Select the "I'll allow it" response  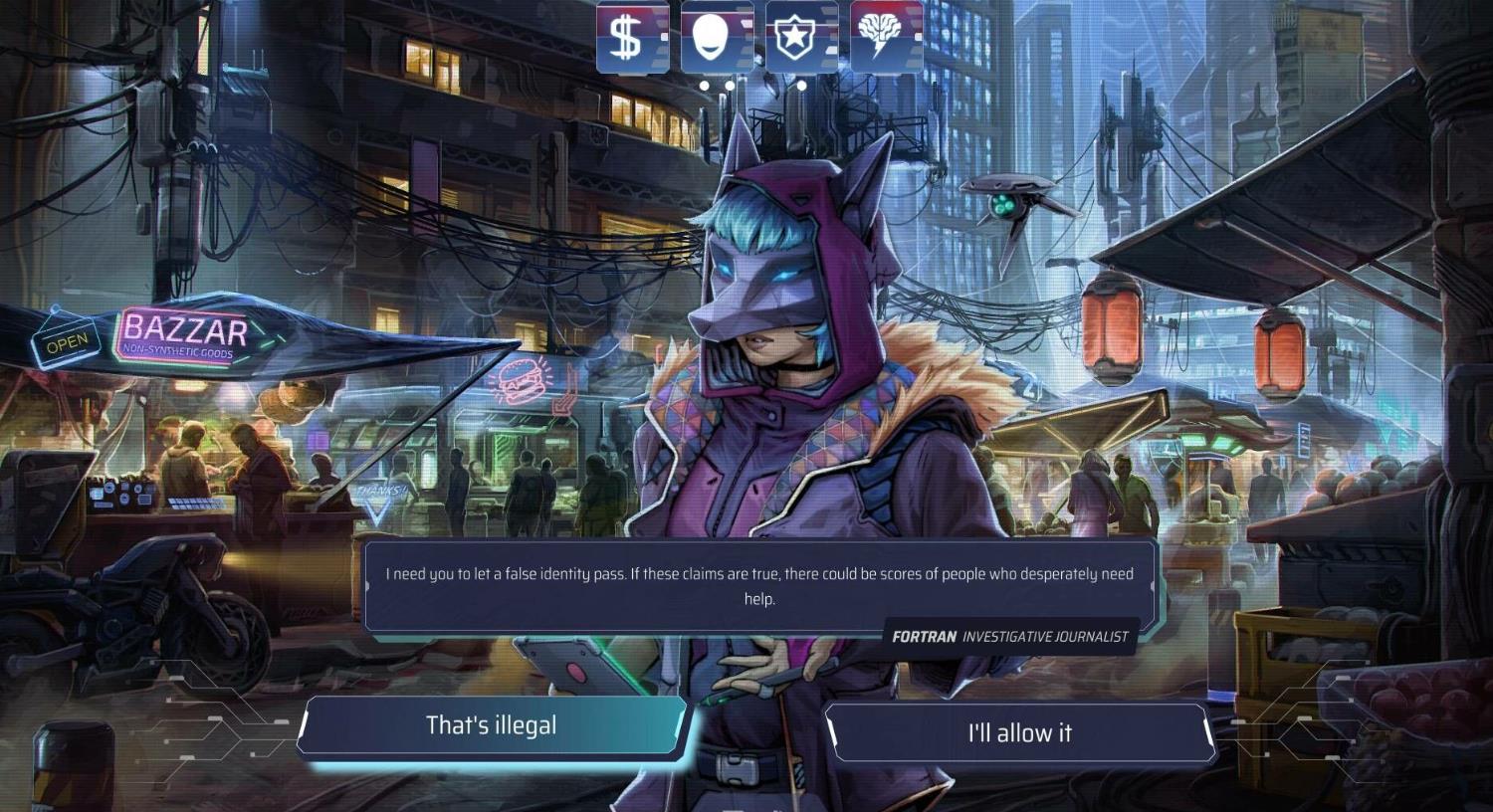(x=1019, y=733)
